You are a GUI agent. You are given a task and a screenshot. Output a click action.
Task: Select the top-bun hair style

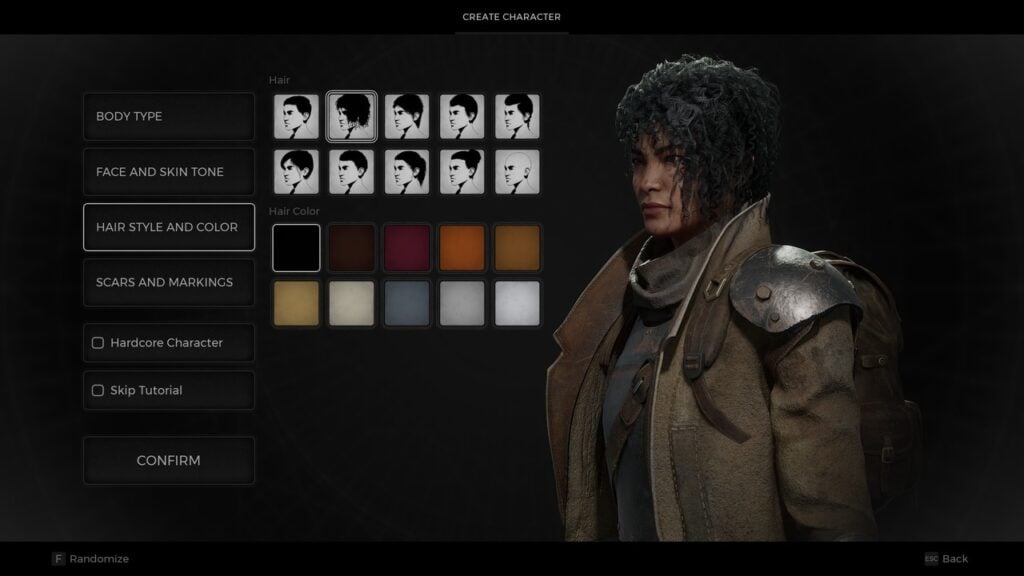[462, 172]
